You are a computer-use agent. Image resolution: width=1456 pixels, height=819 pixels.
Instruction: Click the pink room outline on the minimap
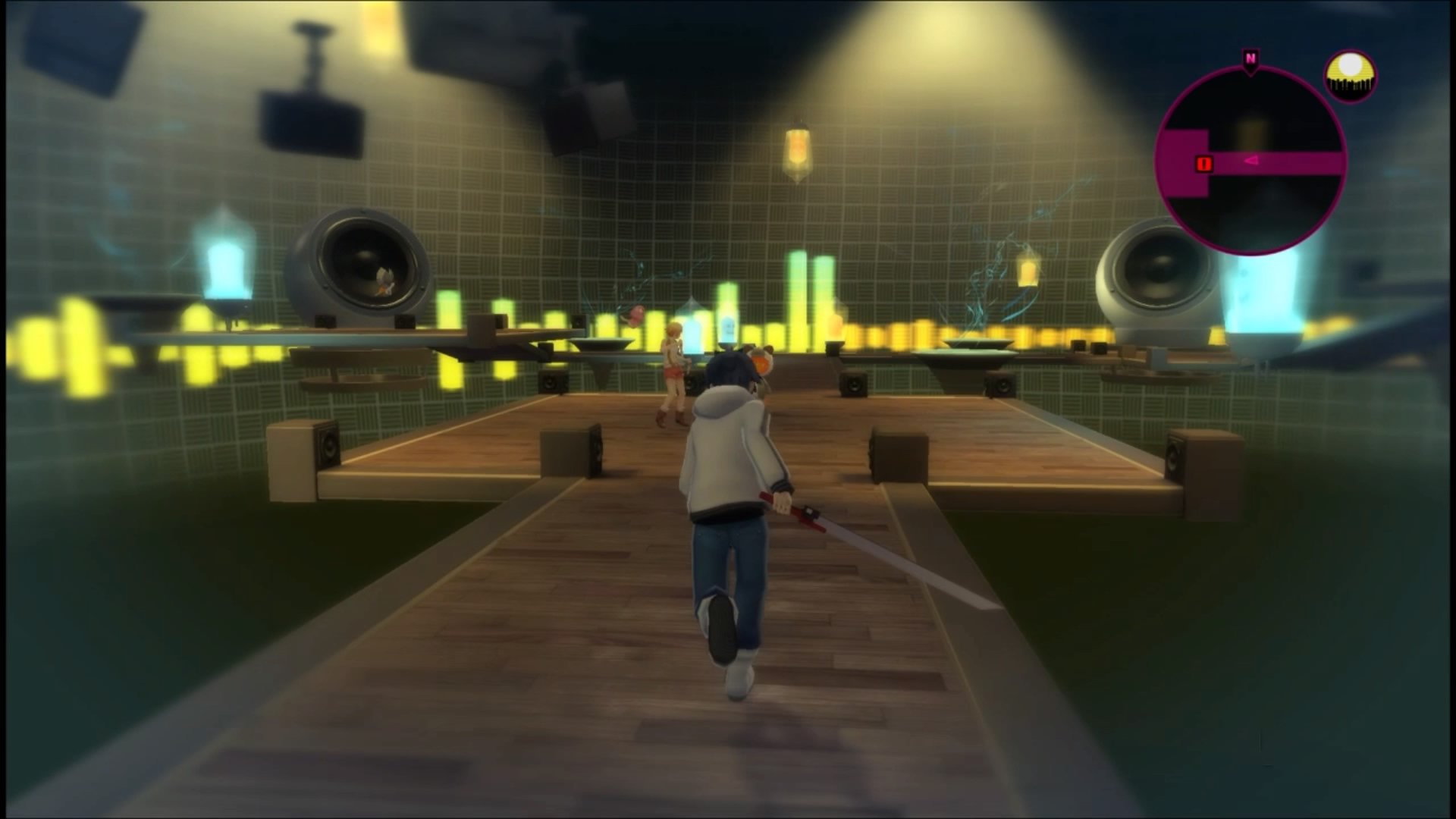[x=1185, y=161]
